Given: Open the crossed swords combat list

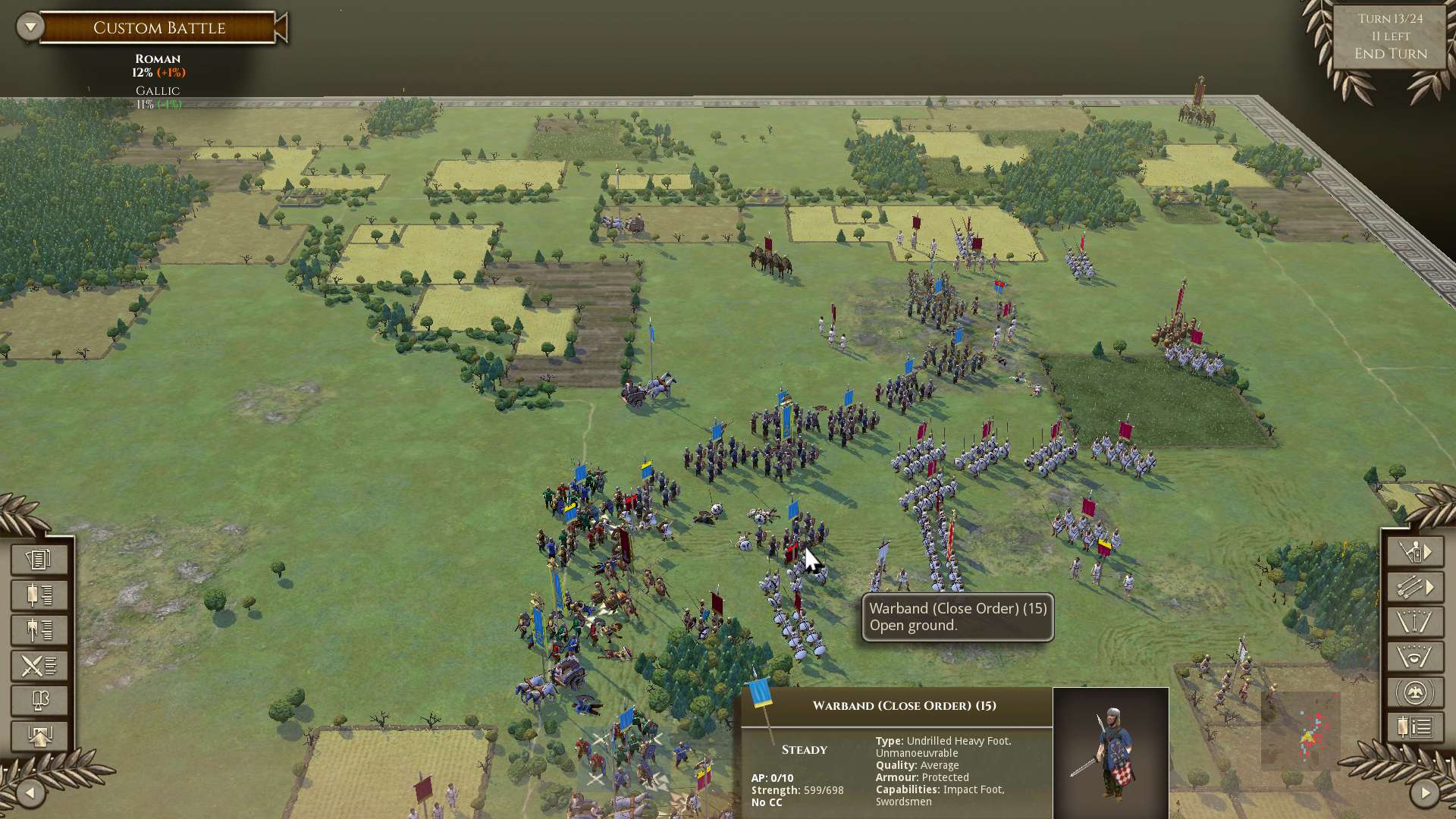Looking at the screenshot, I should (39, 666).
